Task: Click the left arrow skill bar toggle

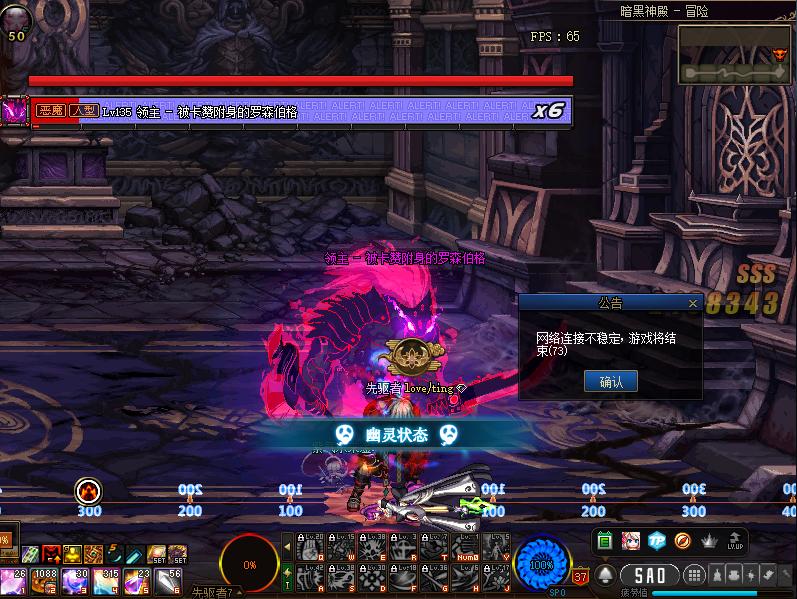Action: (287, 548)
